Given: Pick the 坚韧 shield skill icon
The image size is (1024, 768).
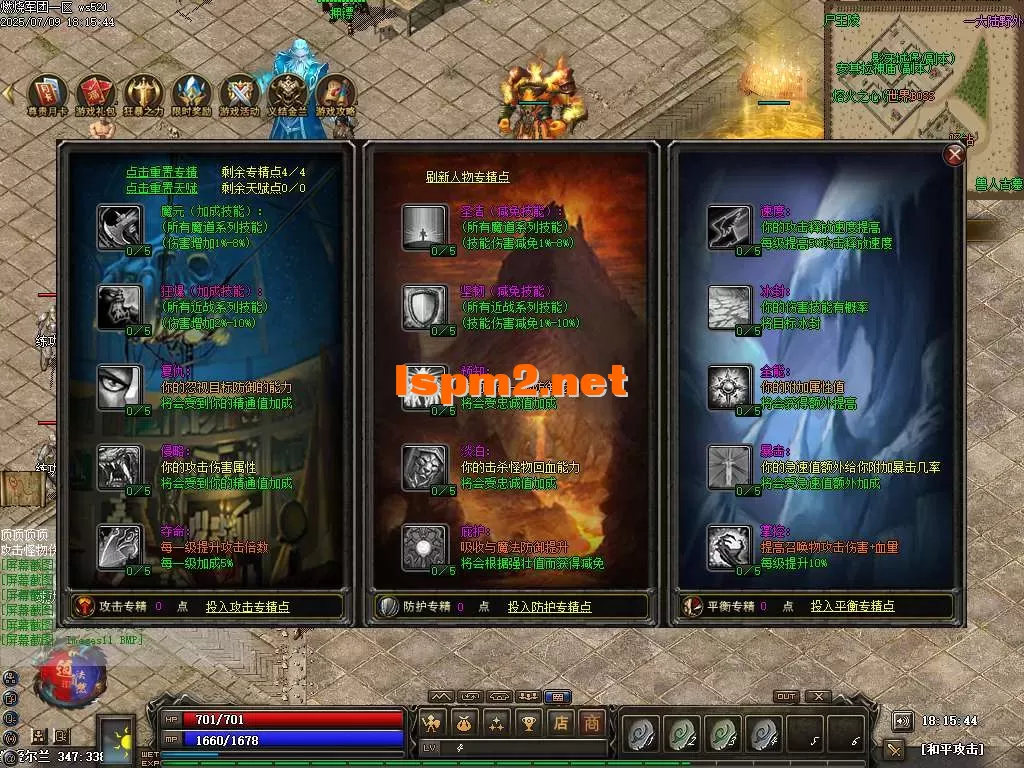Looking at the screenshot, I should coord(424,307).
